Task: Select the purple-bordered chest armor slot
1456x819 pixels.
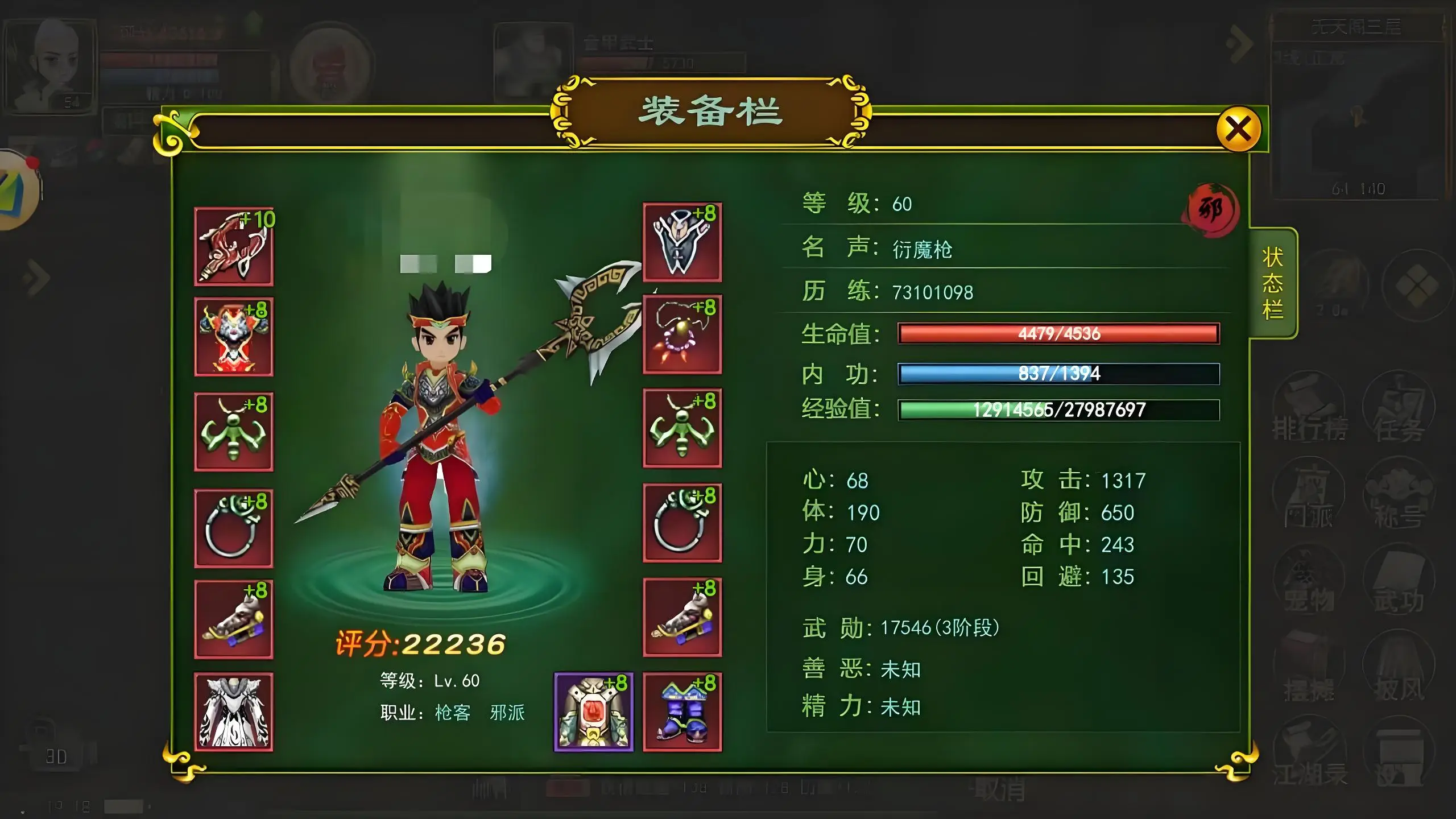Action: pyautogui.click(x=593, y=712)
